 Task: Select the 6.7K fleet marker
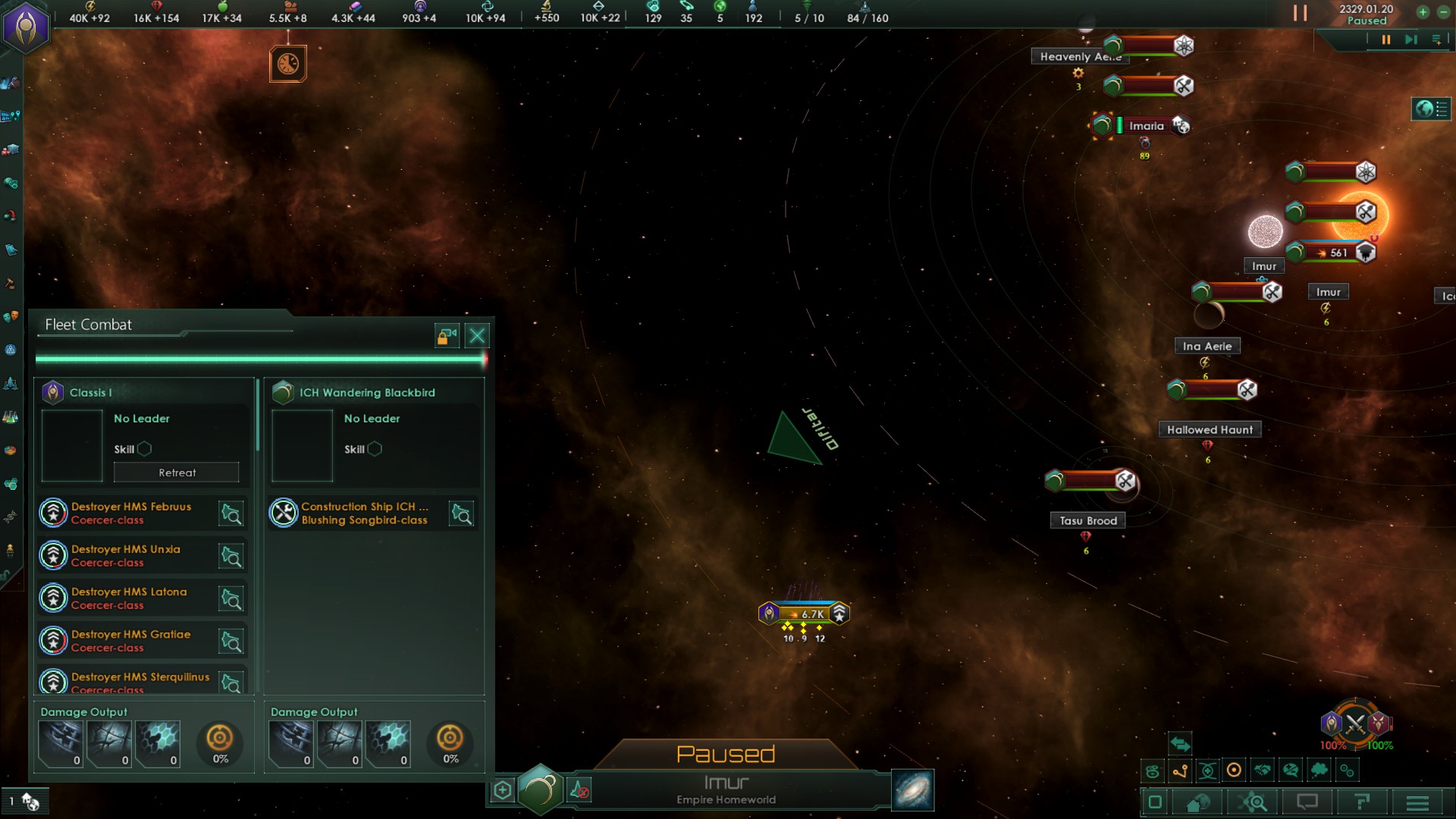pos(805,613)
